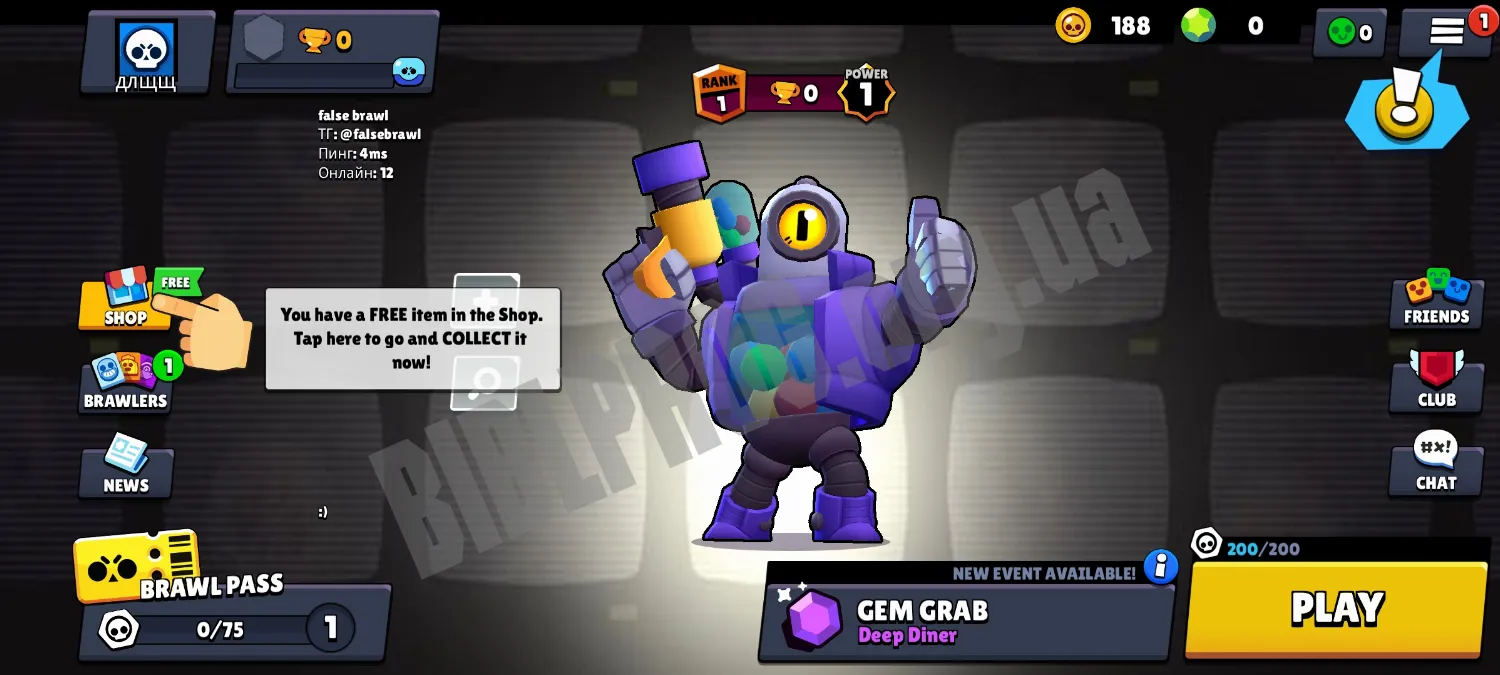Open the hamburger main menu
1500x675 pixels.
[1446, 32]
